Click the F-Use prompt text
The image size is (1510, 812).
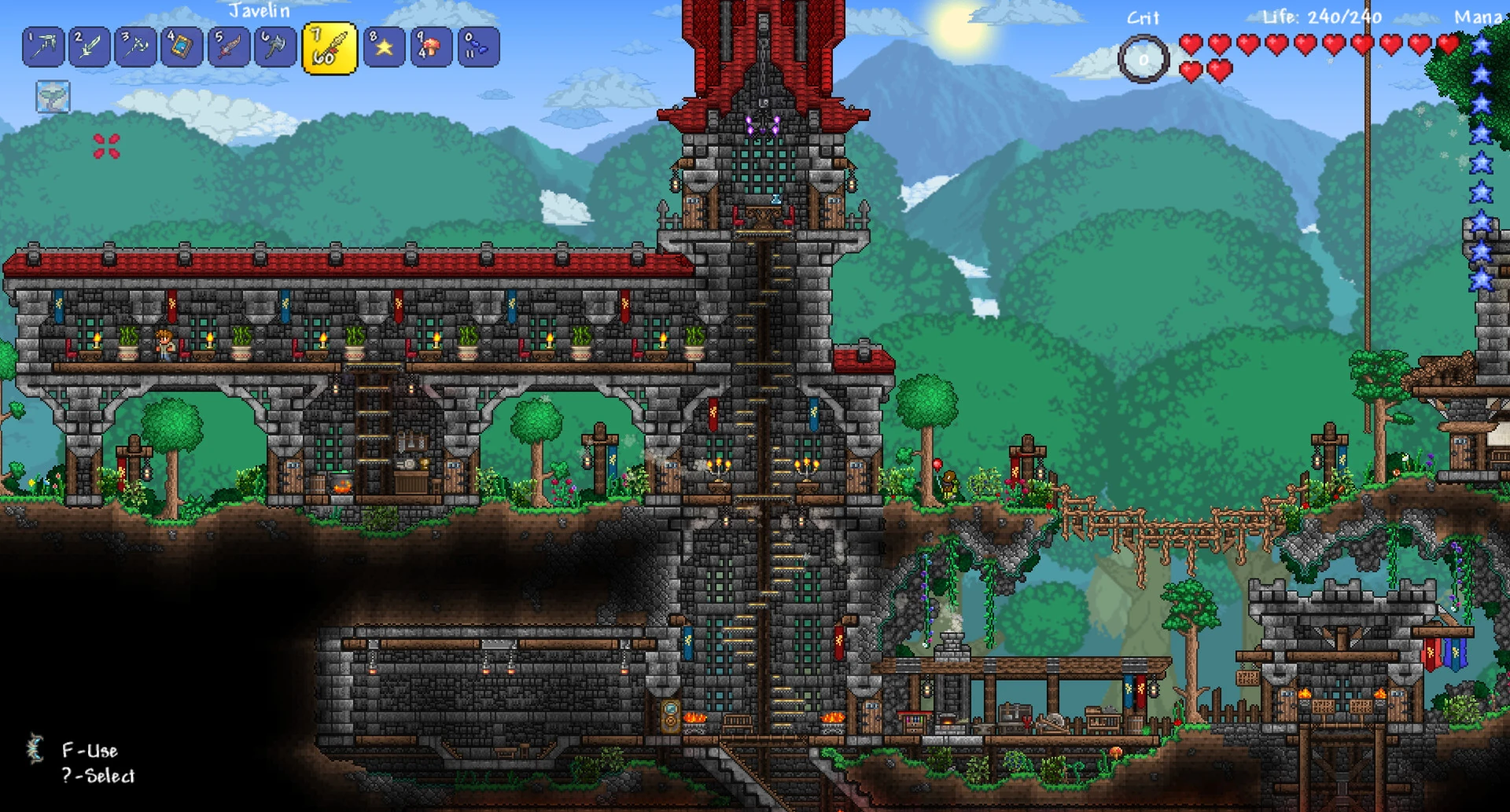(x=92, y=751)
